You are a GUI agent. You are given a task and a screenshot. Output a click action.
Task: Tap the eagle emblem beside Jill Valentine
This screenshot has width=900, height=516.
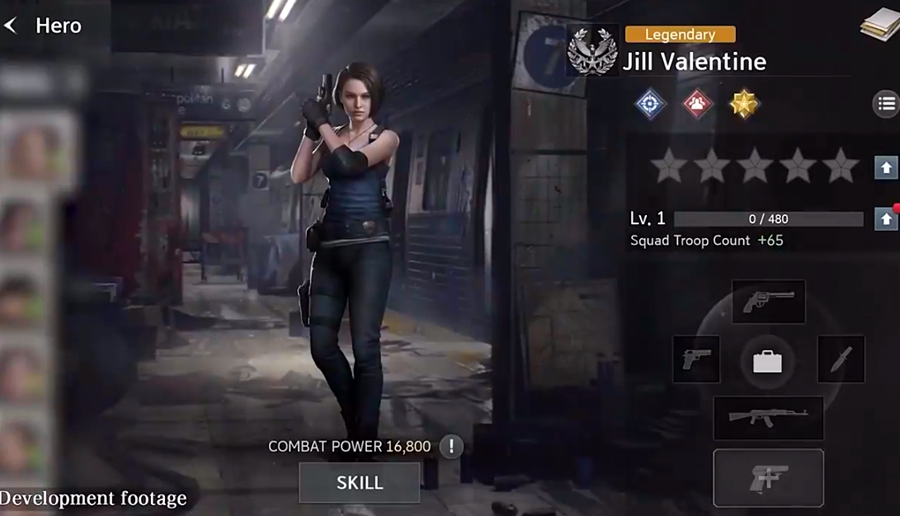click(592, 51)
